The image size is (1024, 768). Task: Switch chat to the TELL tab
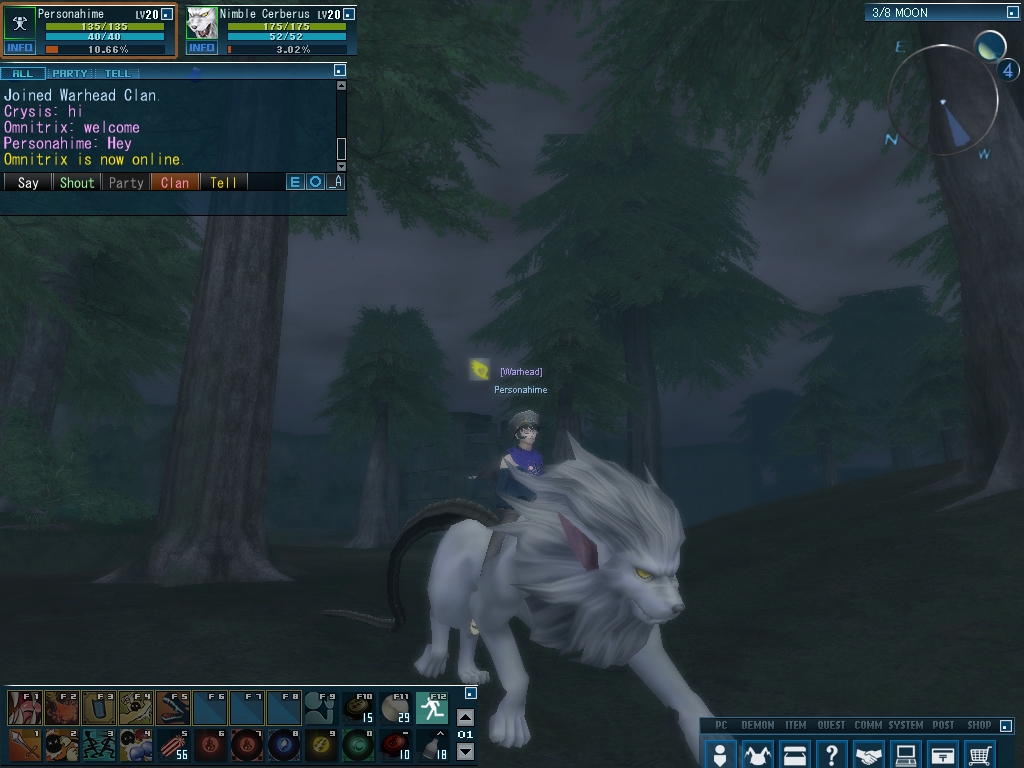[117, 73]
